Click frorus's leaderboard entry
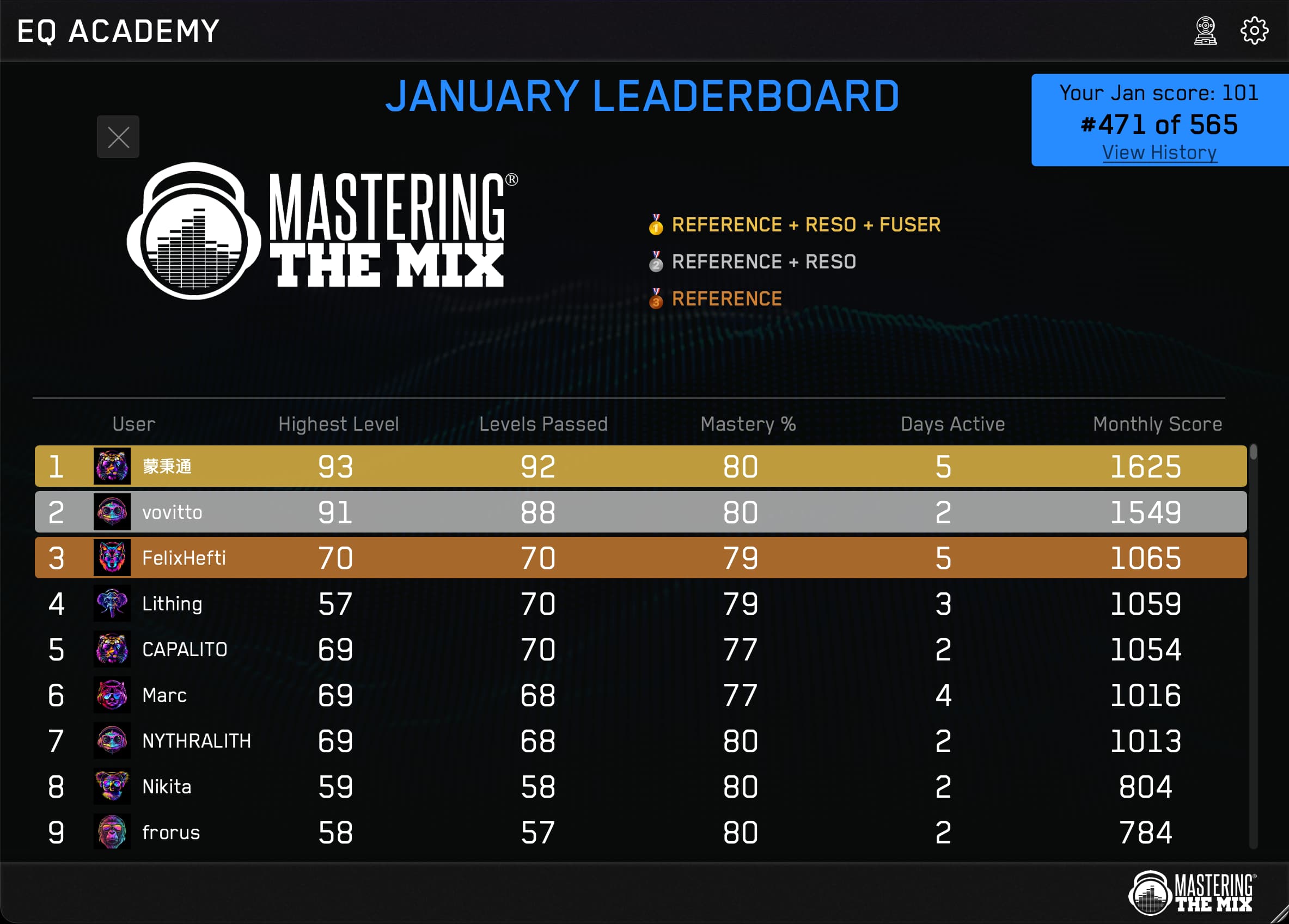Viewport: 1289px width, 924px height. (x=640, y=832)
